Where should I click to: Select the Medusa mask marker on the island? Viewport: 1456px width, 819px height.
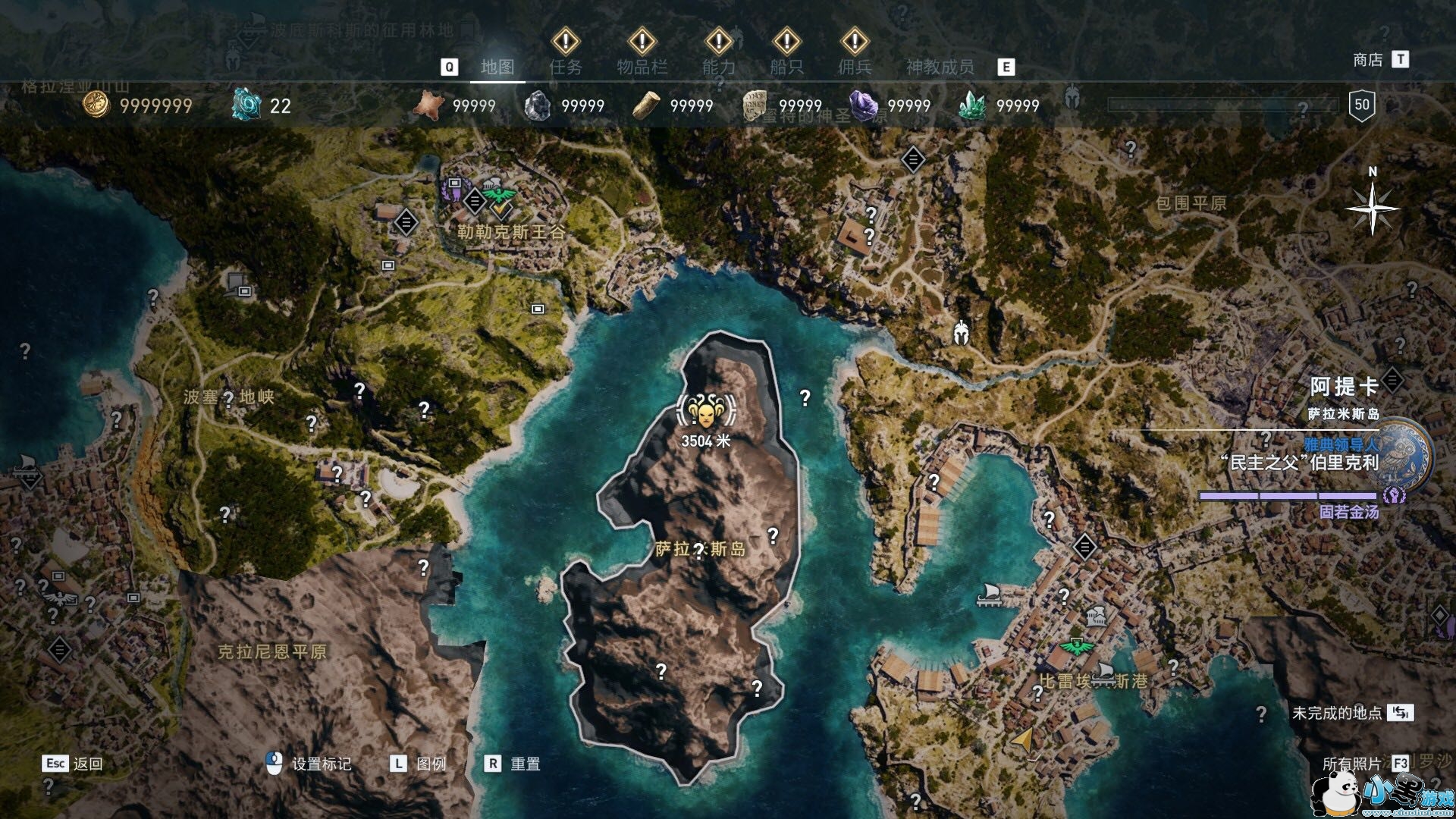[706, 412]
